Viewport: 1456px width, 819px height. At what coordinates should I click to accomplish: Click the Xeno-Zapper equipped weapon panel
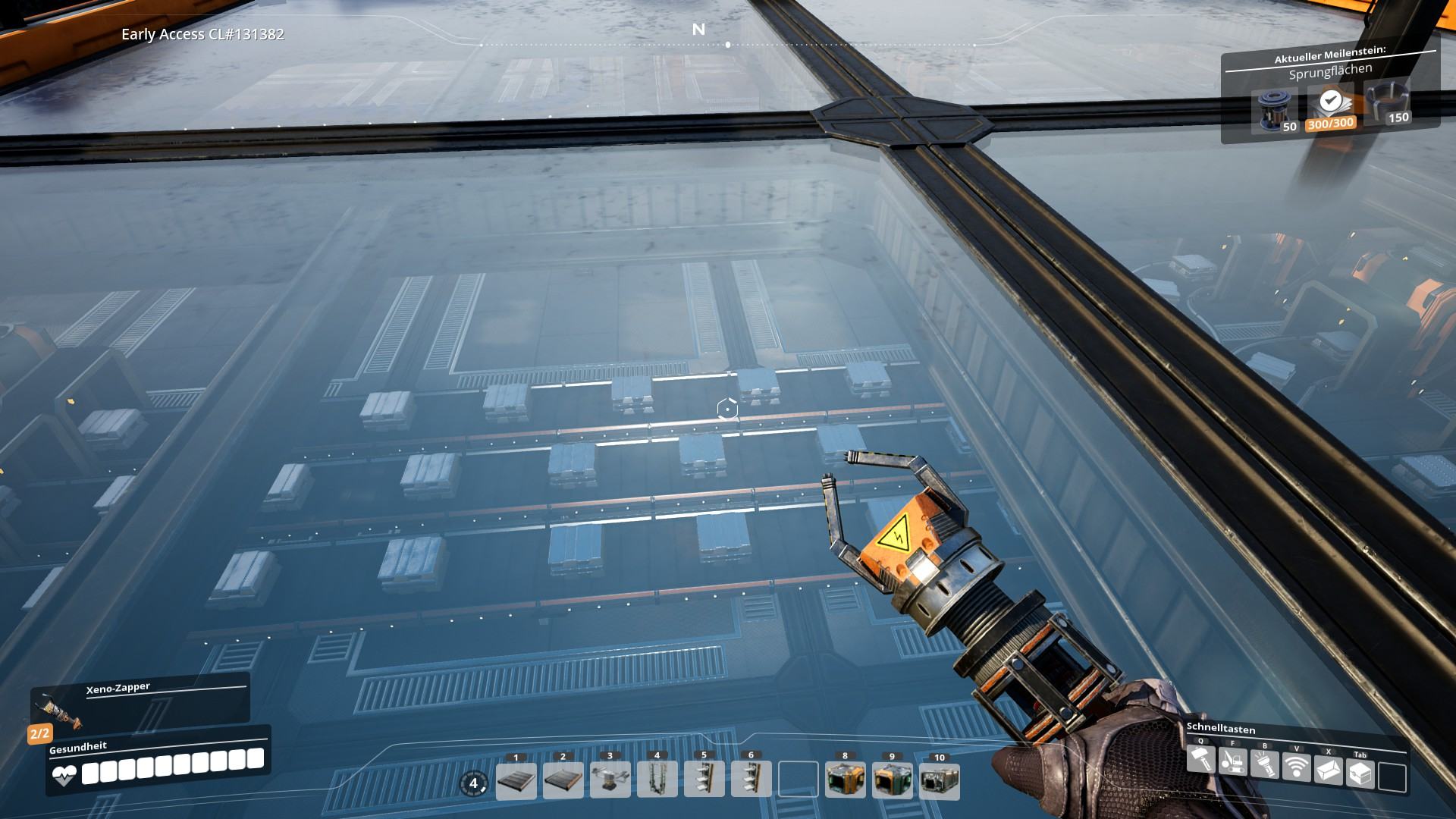pyautogui.click(x=140, y=703)
